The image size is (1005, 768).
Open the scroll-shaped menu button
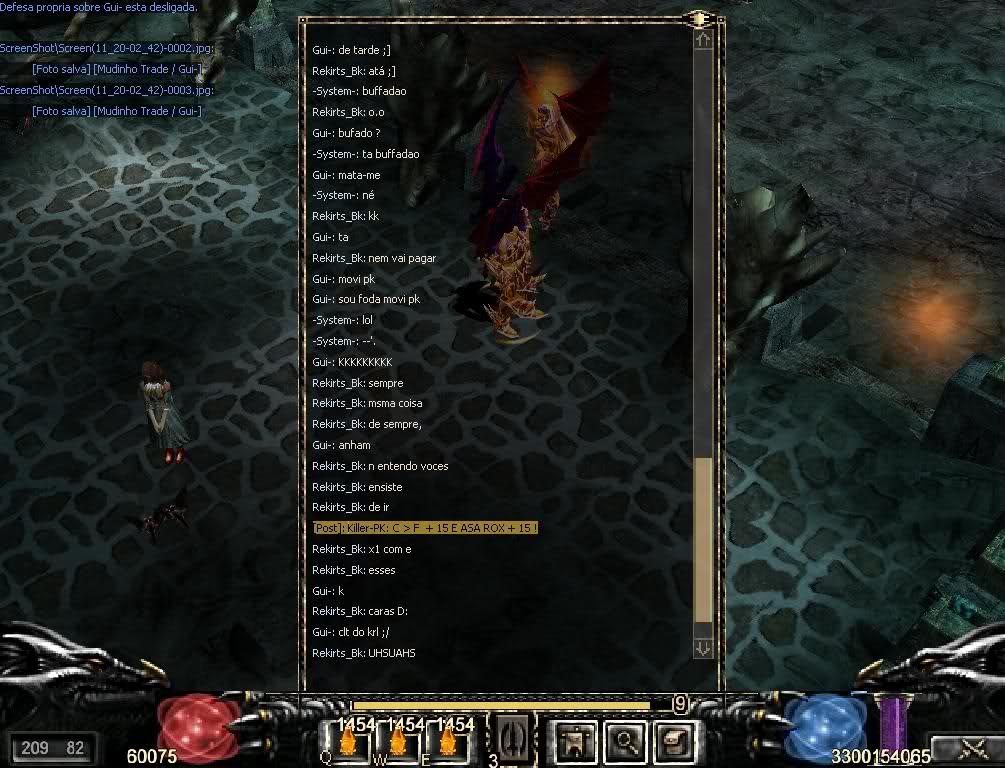tap(671, 741)
